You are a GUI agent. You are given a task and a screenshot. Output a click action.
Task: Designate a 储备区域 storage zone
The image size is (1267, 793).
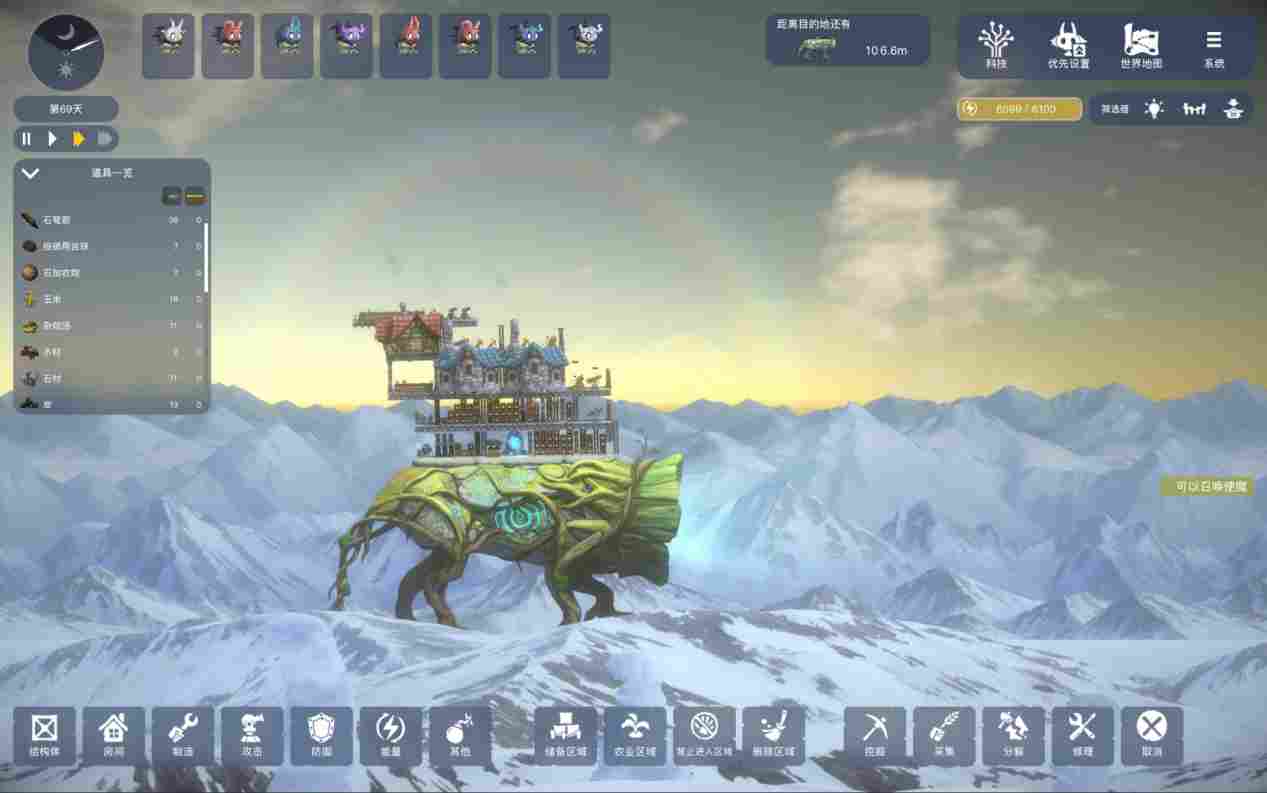pos(565,735)
